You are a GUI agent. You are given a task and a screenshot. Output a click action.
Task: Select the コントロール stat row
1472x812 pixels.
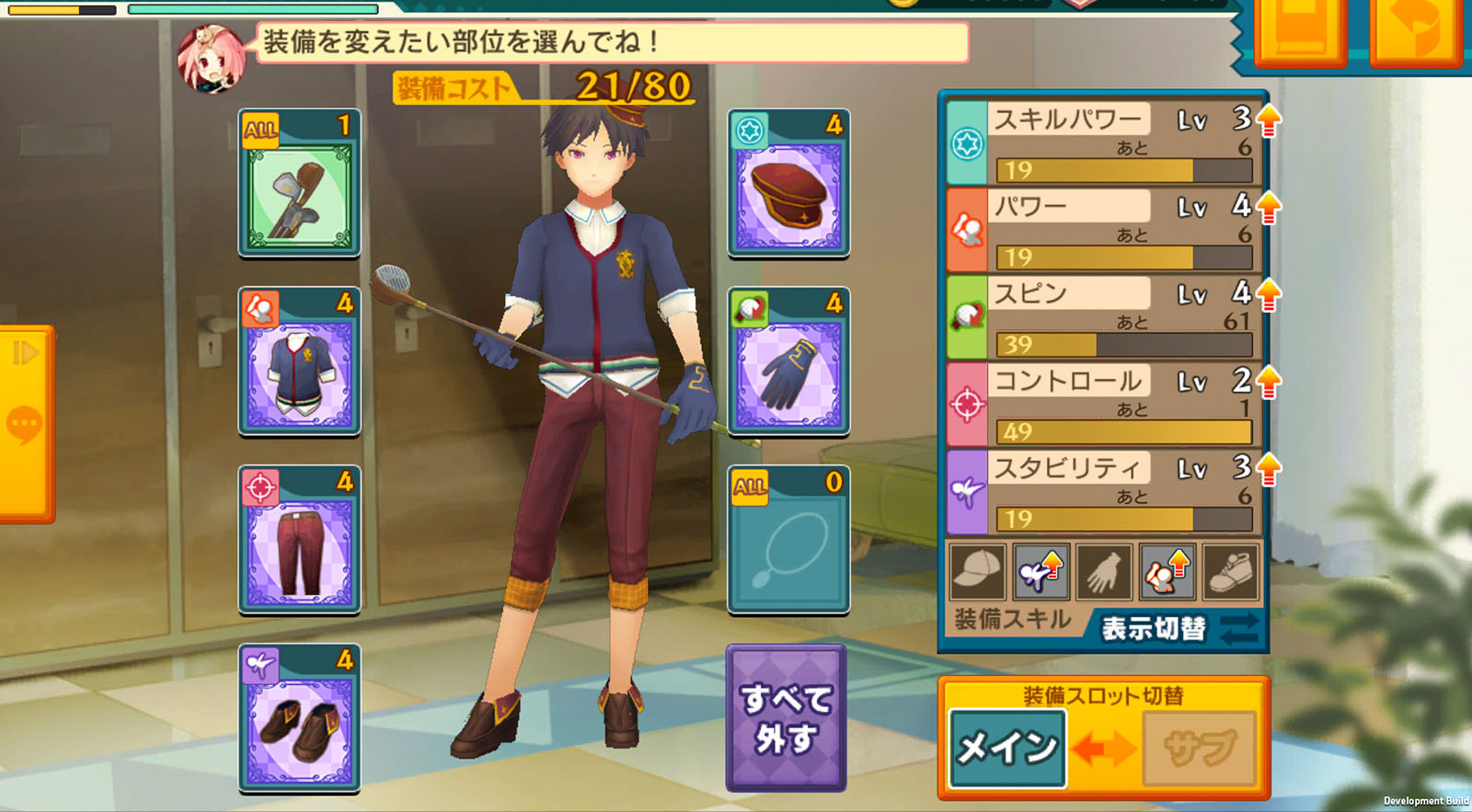click(x=1104, y=405)
